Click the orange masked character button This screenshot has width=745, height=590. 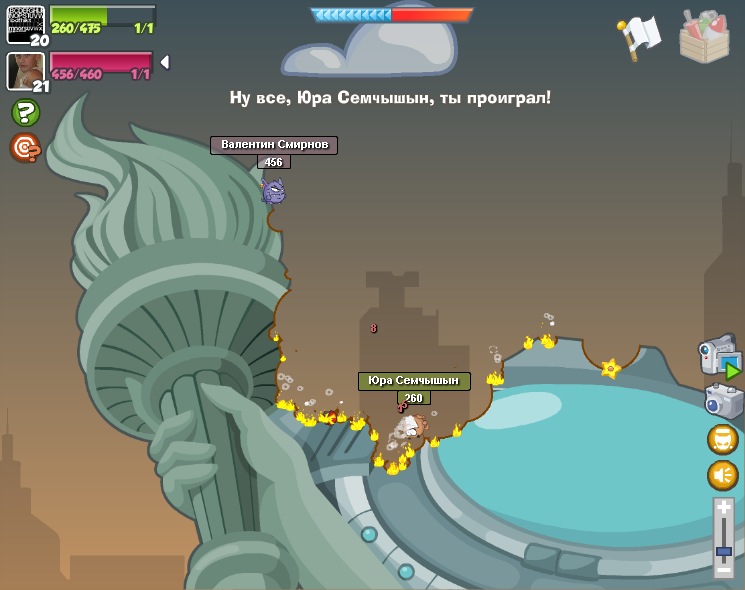[722, 439]
